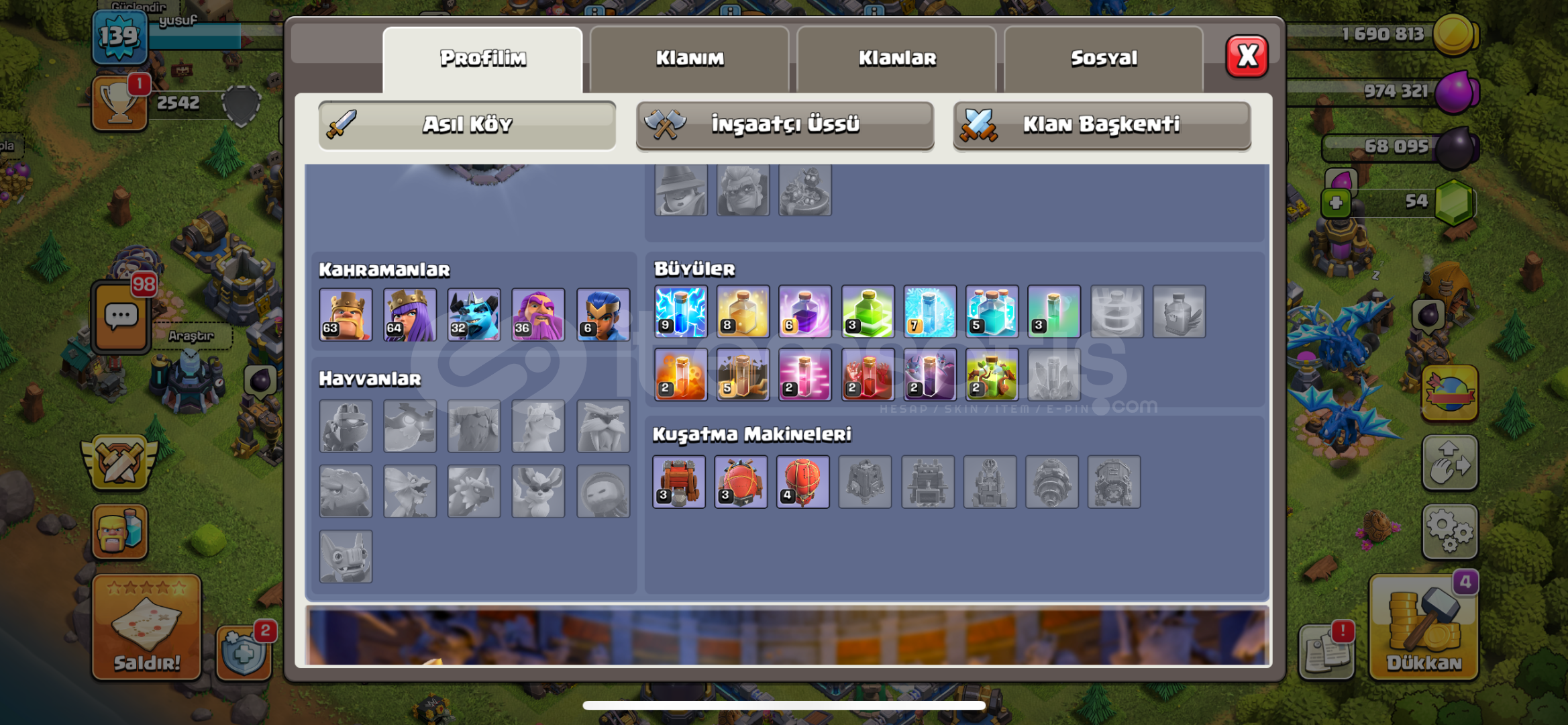Open the Klan Başkenti view
The height and width of the screenshot is (725, 1568).
tap(1100, 125)
